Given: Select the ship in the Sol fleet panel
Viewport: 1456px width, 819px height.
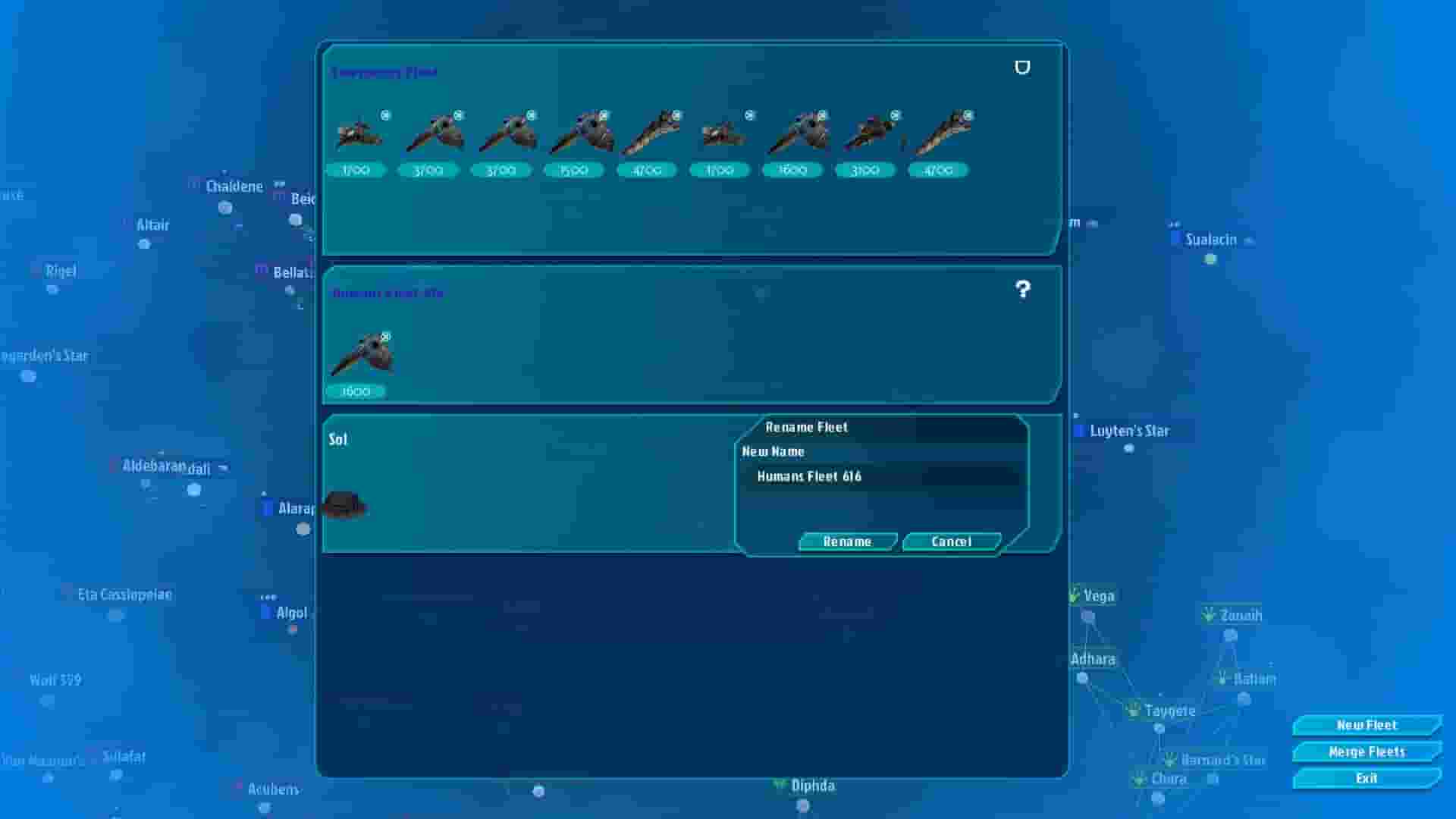Looking at the screenshot, I should pyautogui.click(x=345, y=504).
